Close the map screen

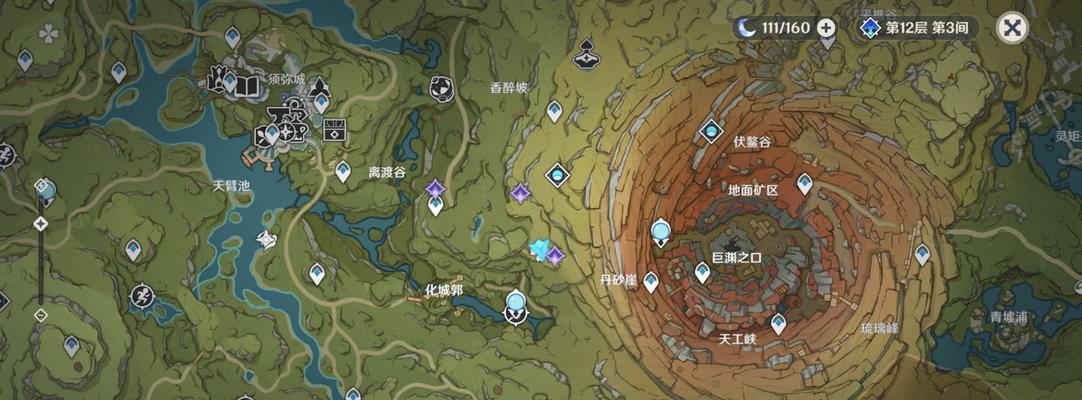tap(1013, 28)
